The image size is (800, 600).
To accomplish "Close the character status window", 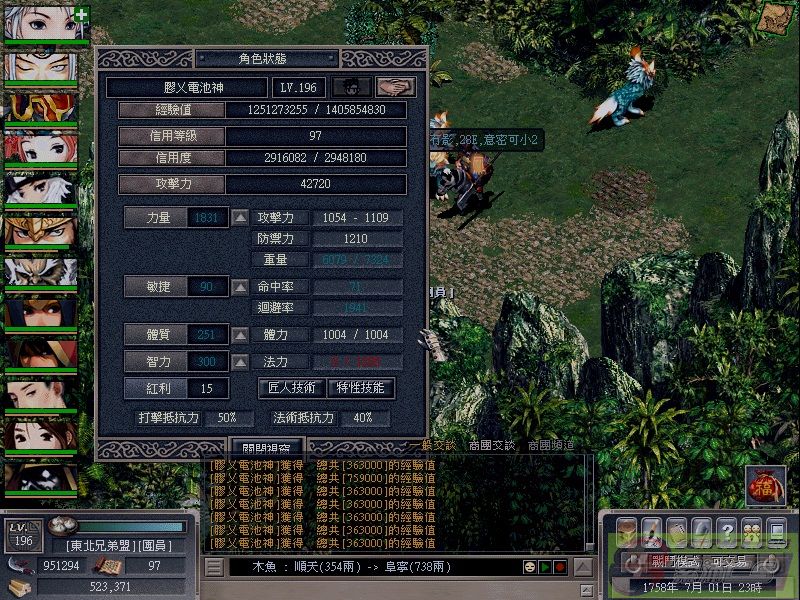I will pyautogui.click(x=266, y=448).
